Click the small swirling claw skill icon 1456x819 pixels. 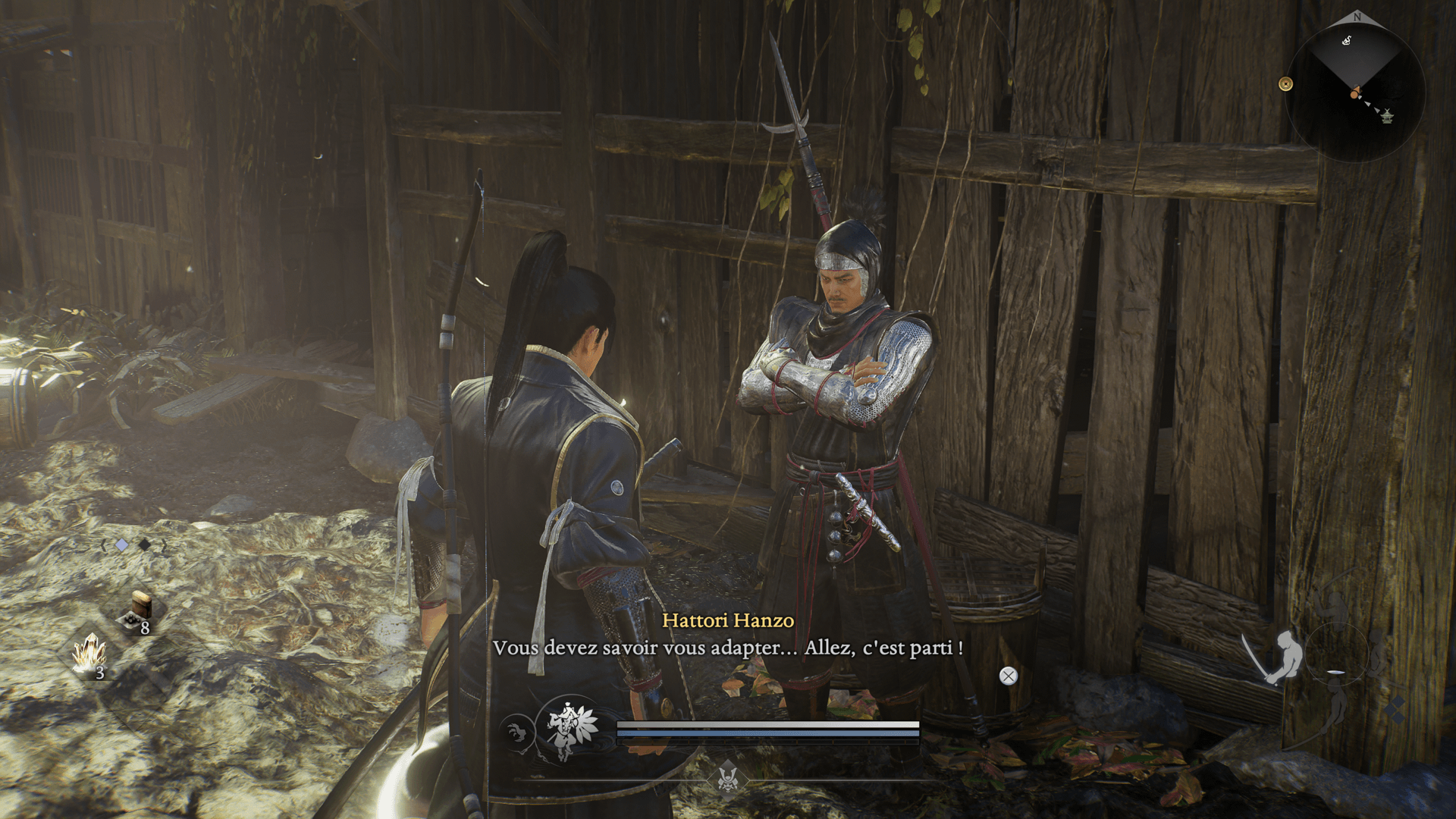[517, 733]
